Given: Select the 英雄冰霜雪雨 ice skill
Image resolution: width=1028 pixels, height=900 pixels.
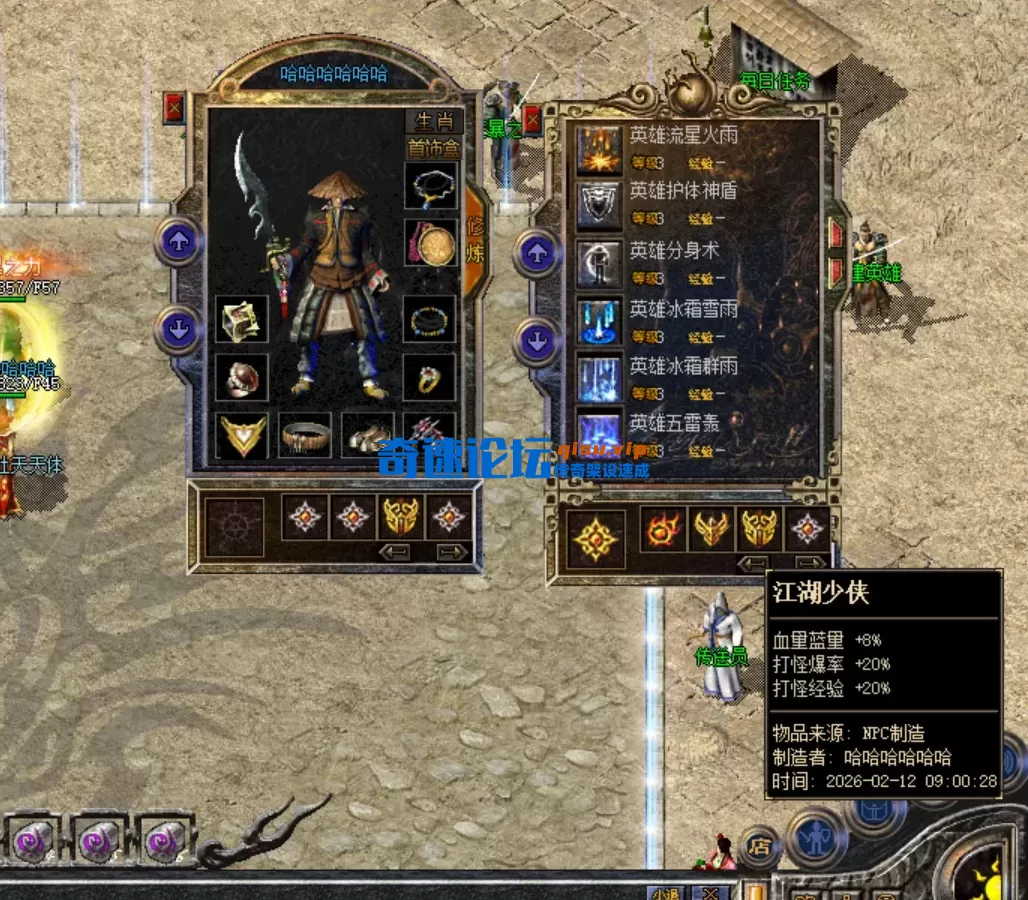Looking at the screenshot, I should 601,320.
